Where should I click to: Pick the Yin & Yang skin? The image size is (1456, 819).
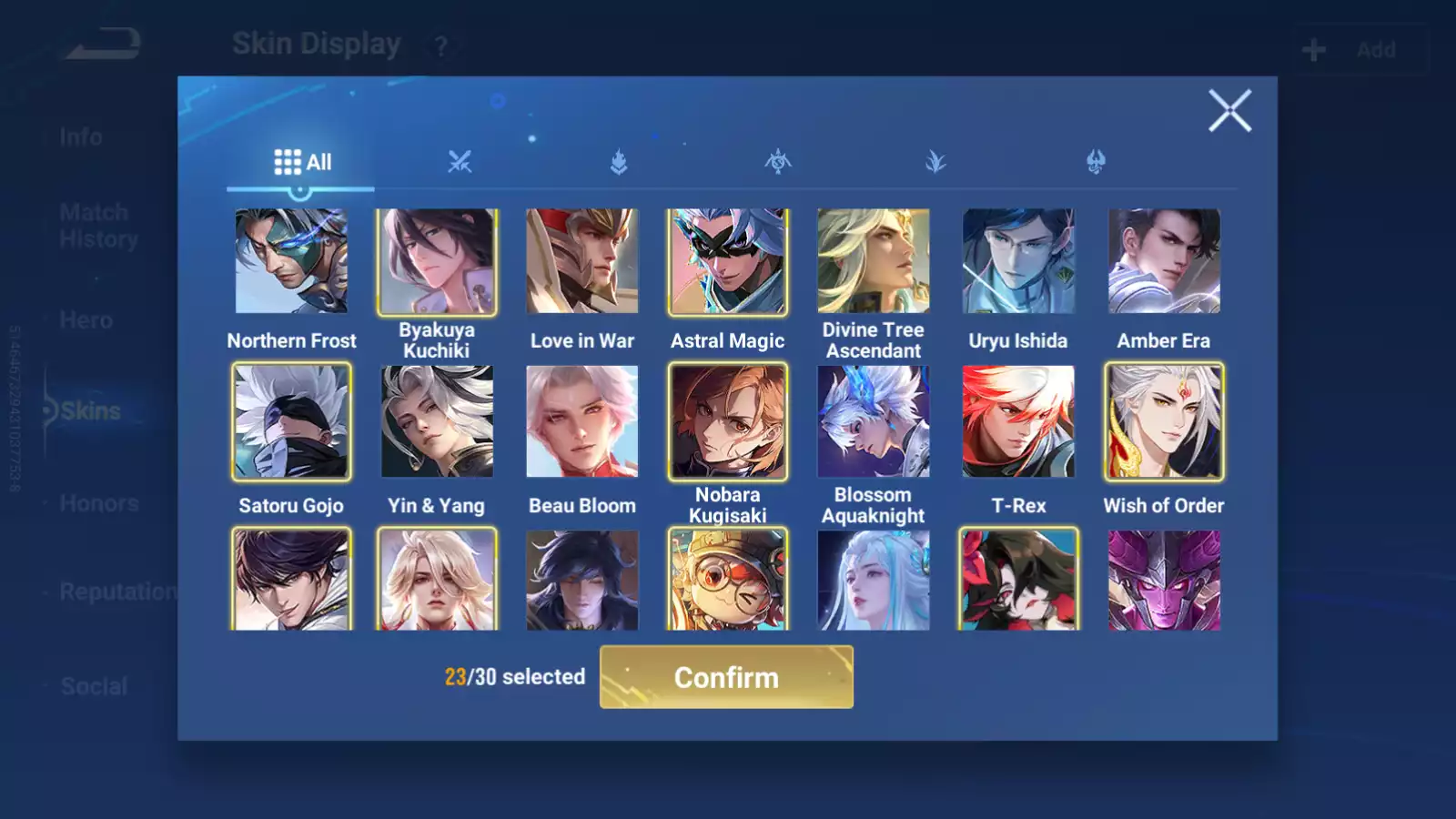click(x=437, y=422)
